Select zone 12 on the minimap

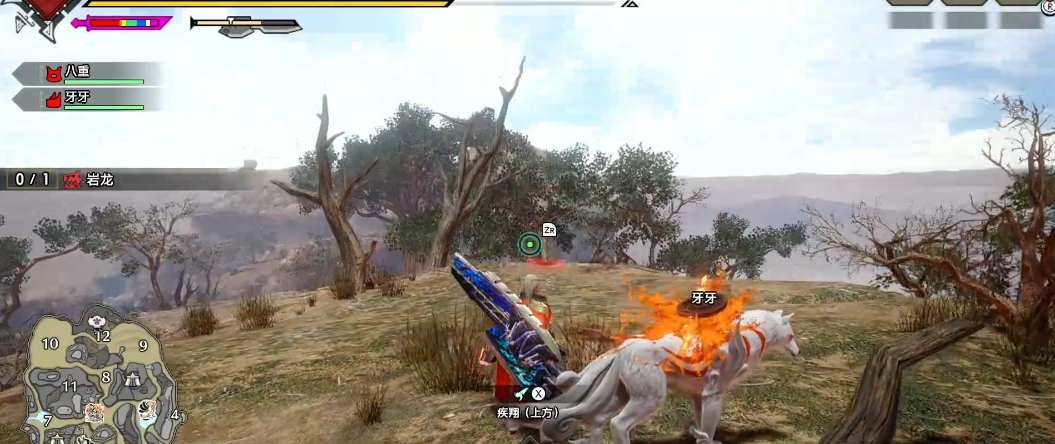pos(102,336)
